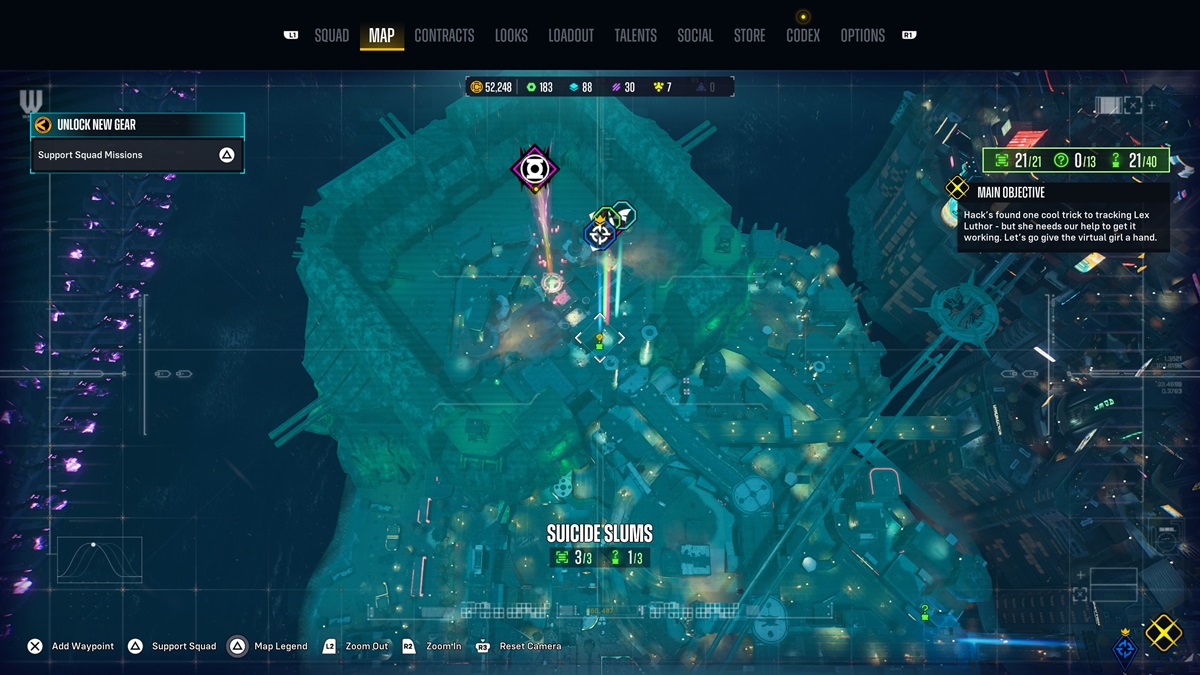The height and width of the screenshot is (675, 1200).
Task: Select the Talents tab
Action: [635, 36]
